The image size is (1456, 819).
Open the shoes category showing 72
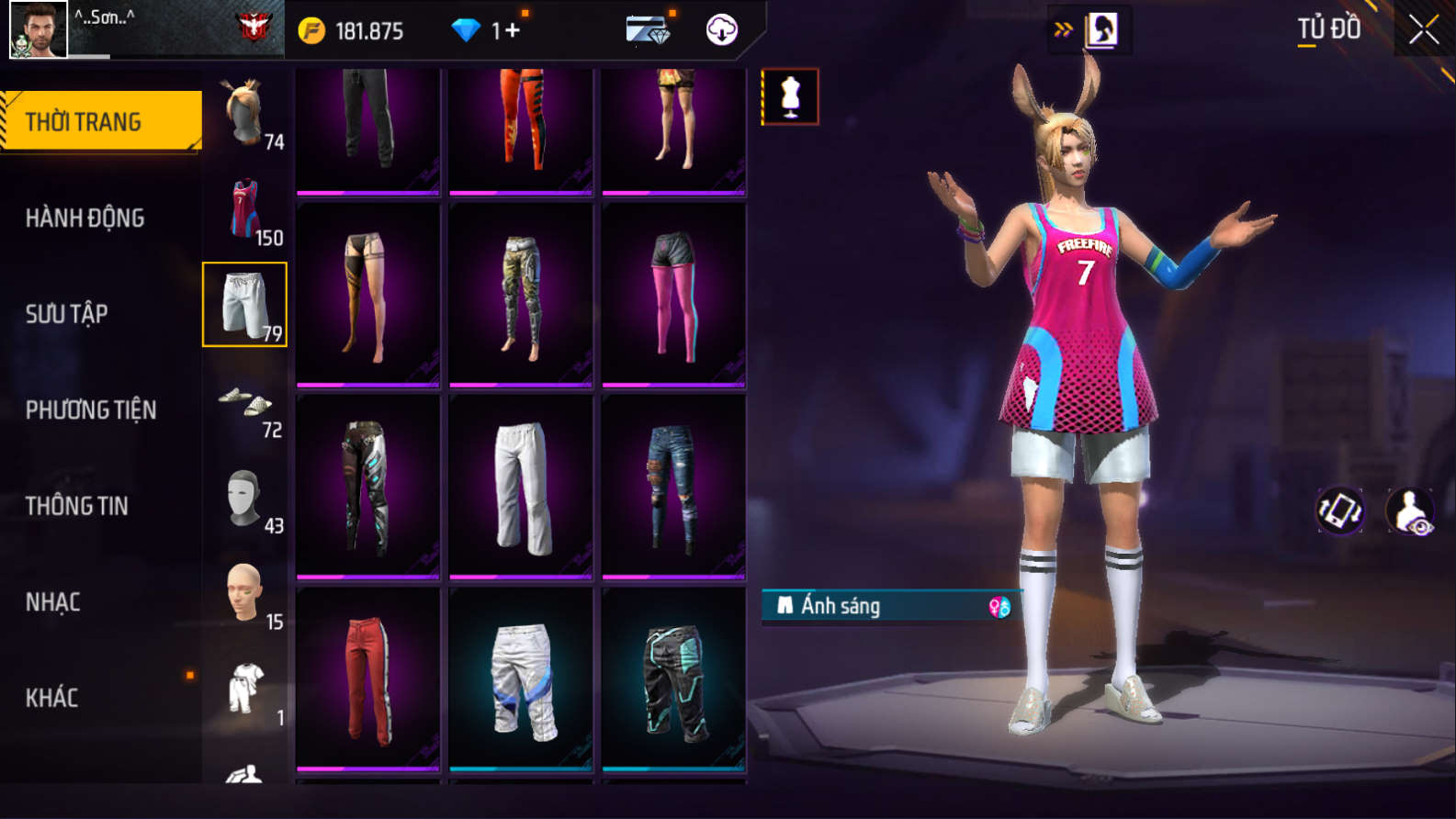(x=245, y=402)
